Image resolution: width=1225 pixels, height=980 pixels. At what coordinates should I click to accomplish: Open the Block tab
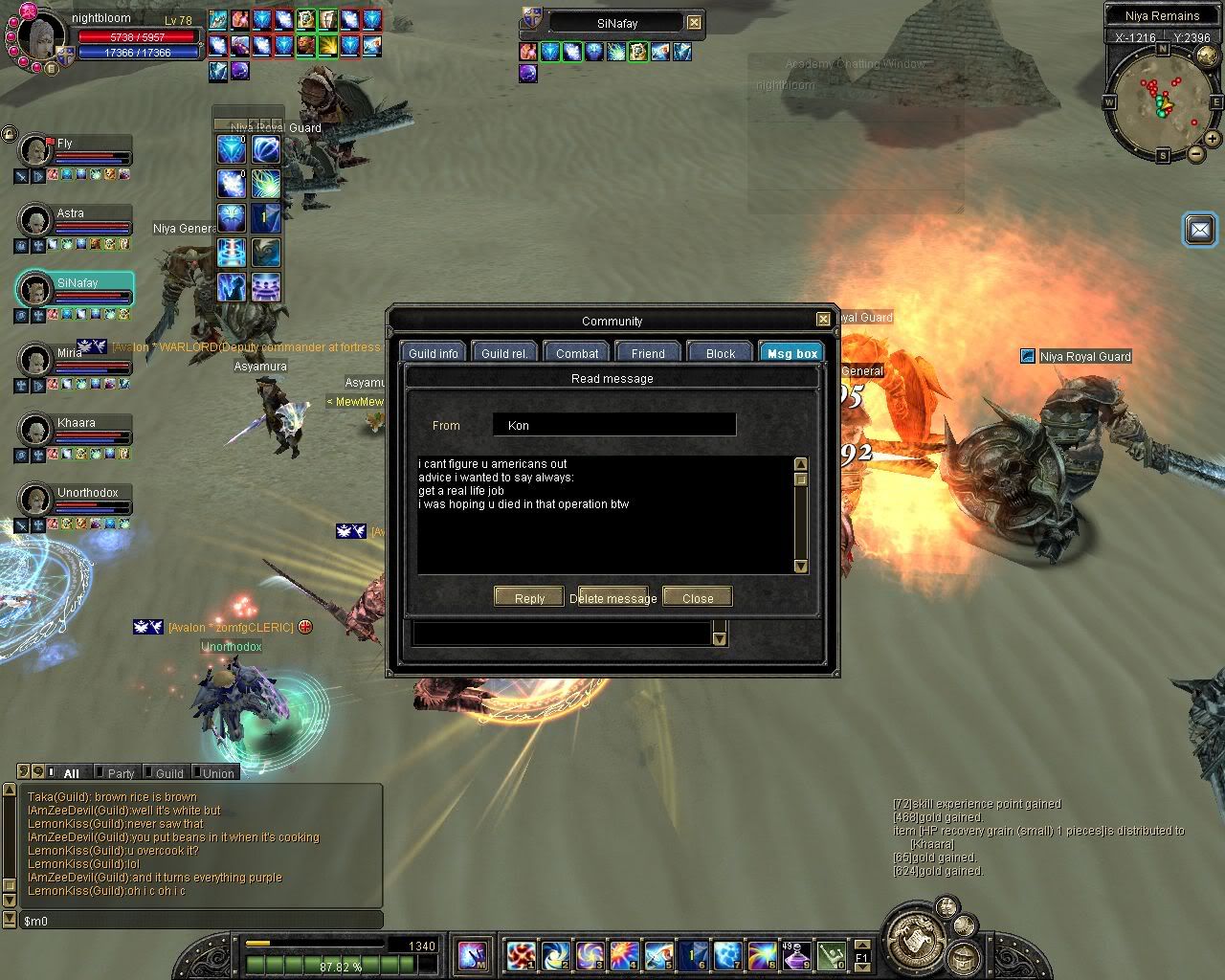721,353
